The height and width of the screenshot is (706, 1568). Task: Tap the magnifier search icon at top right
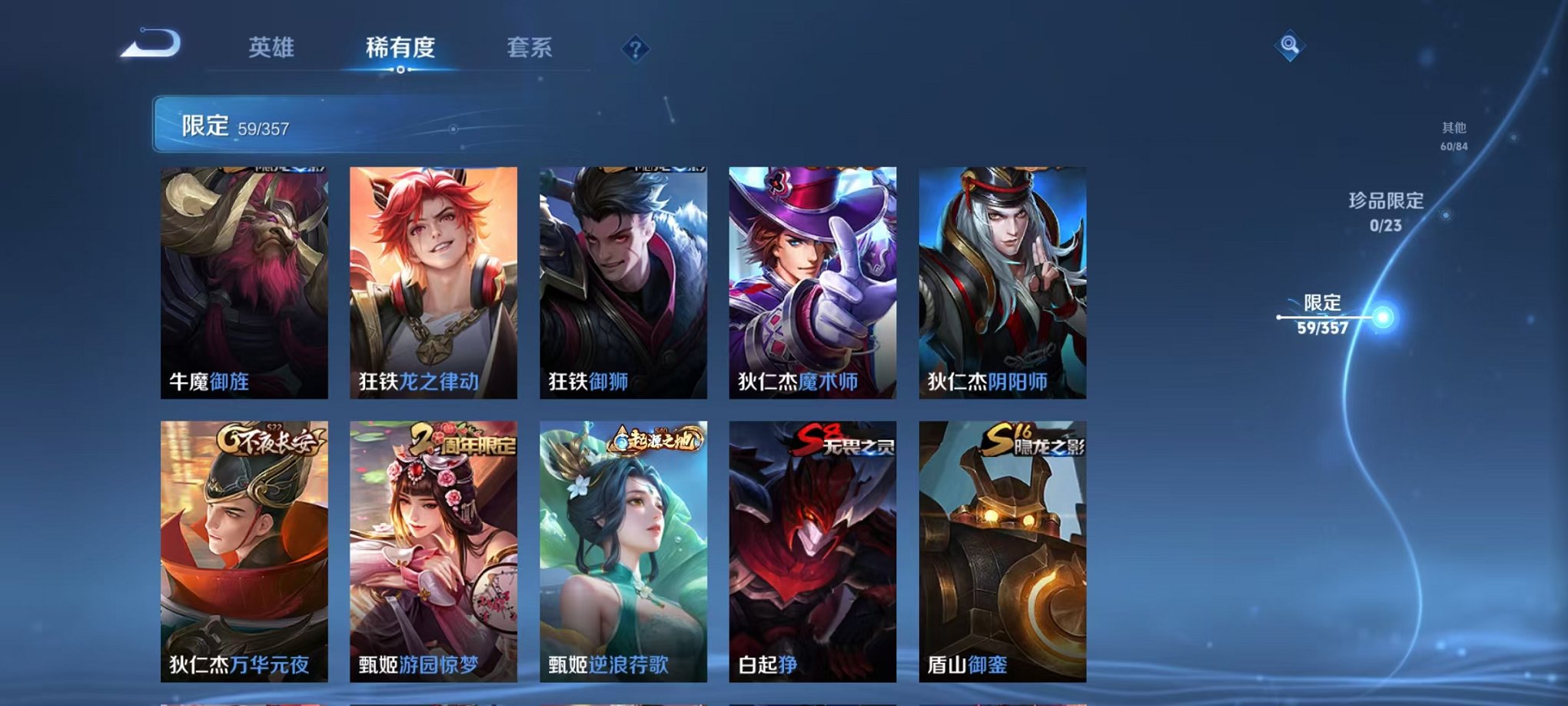1289,45
